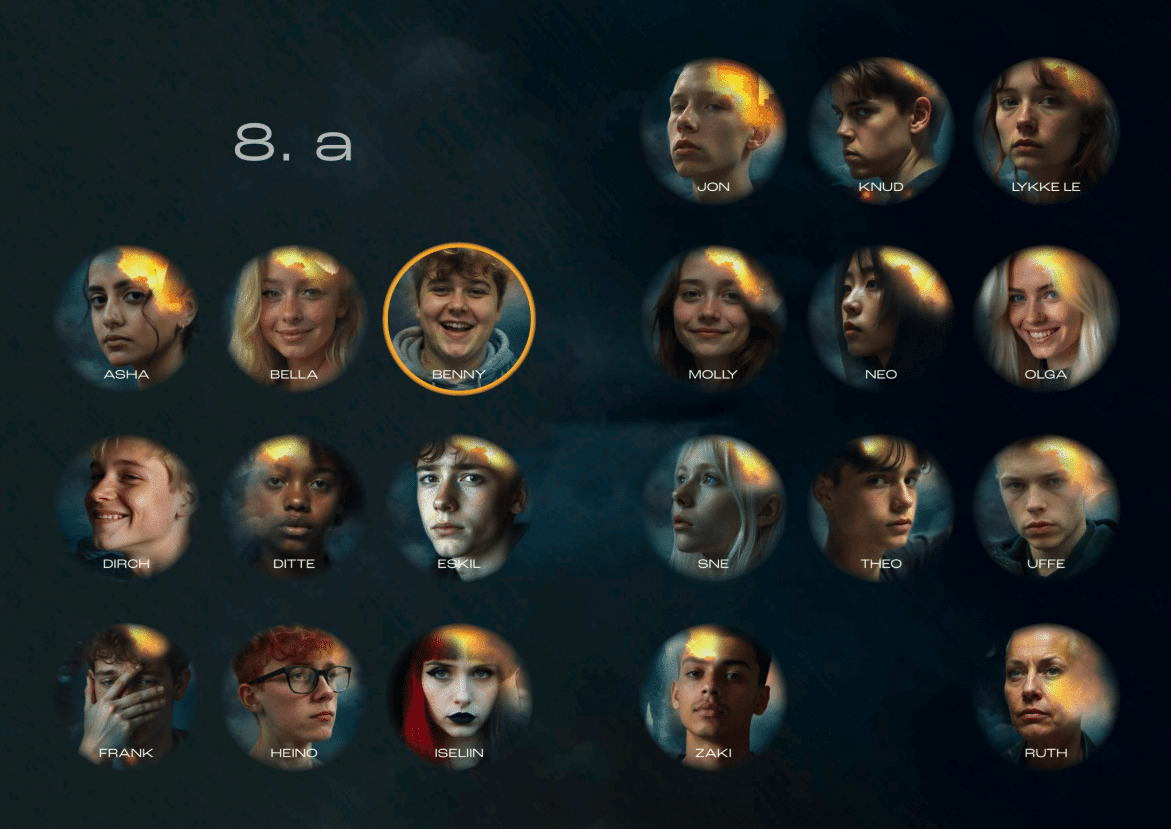This screenshot has width=1171, height=829.
Task: Select Sne's portrait
Action: click(713, 505)
